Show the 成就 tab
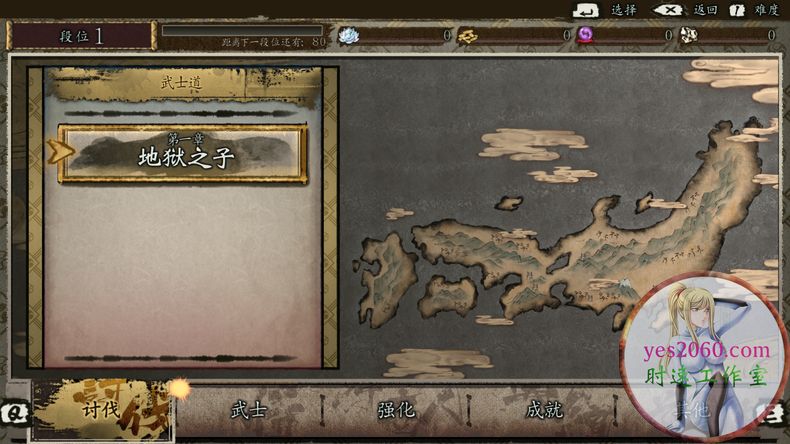 coord(544,410)
